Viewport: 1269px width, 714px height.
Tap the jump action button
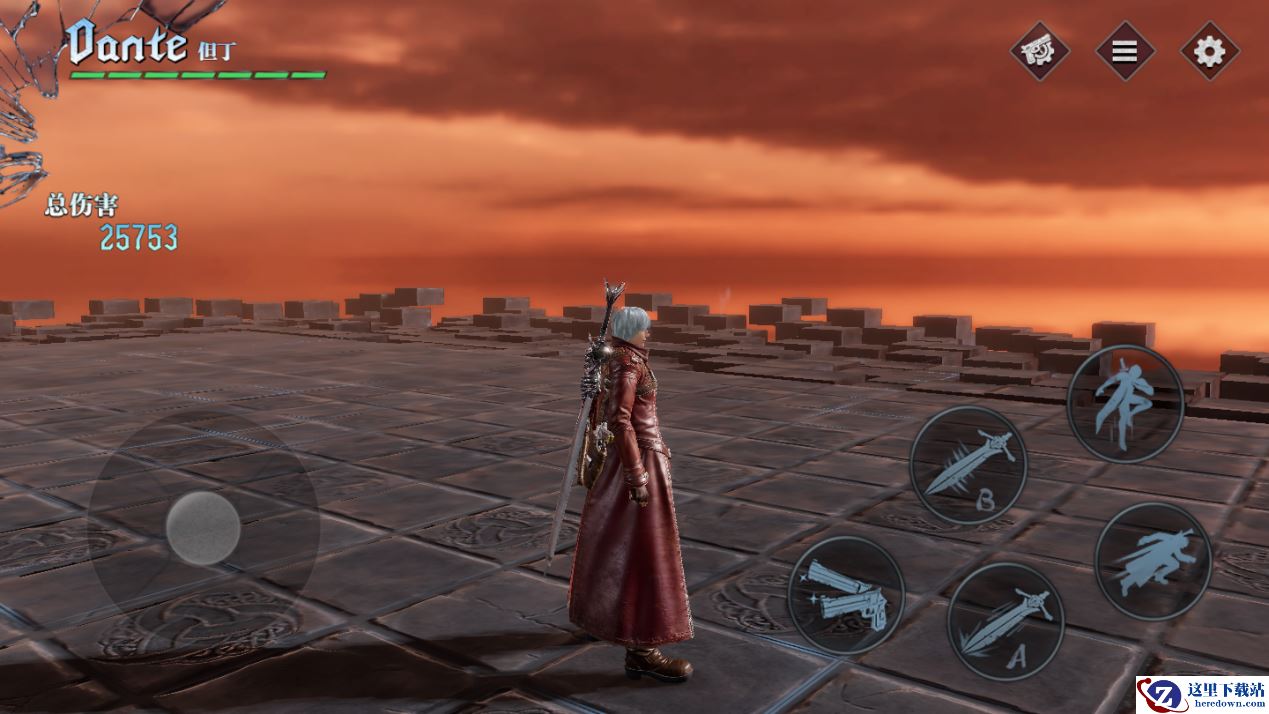pos(1125,404)
